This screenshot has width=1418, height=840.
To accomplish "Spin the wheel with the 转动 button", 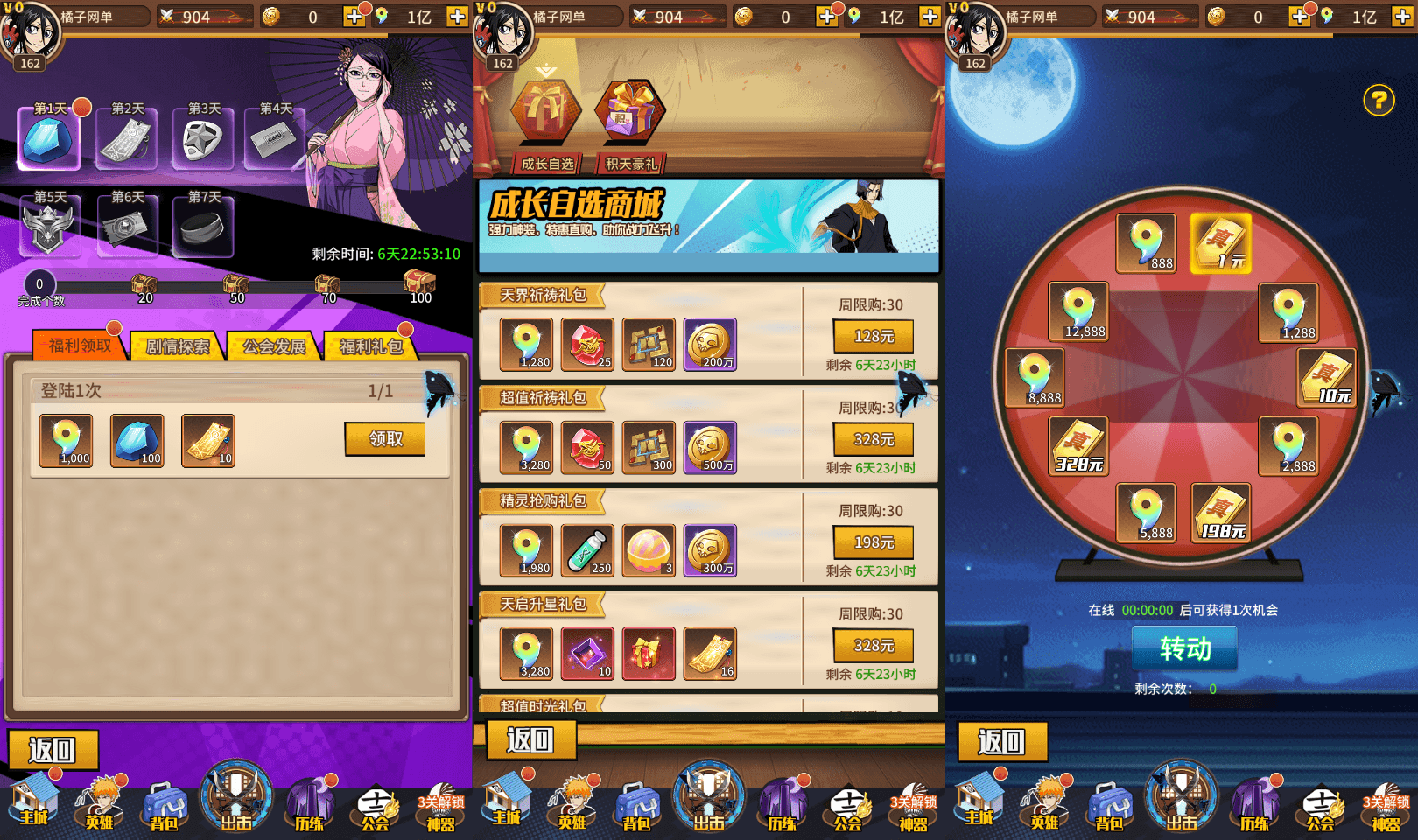I will pyautogui.click(x=1184, y=648).
